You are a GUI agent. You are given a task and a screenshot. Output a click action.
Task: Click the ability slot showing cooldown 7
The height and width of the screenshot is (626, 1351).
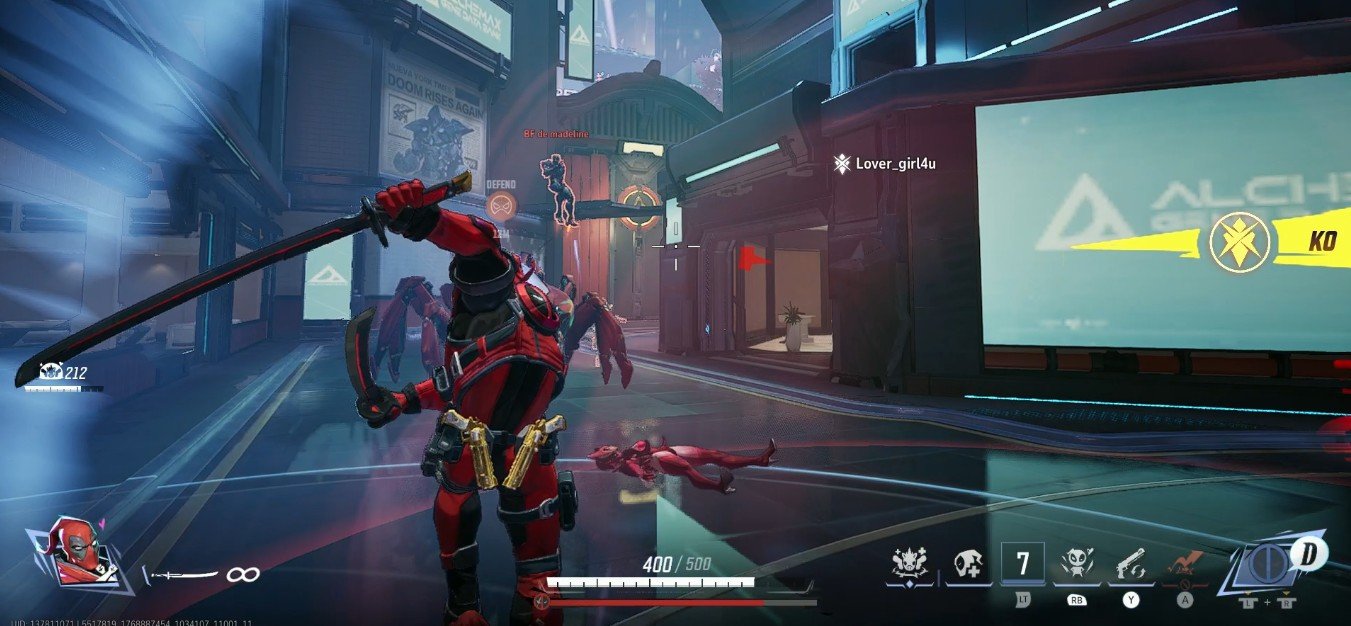coord(1022,563)
